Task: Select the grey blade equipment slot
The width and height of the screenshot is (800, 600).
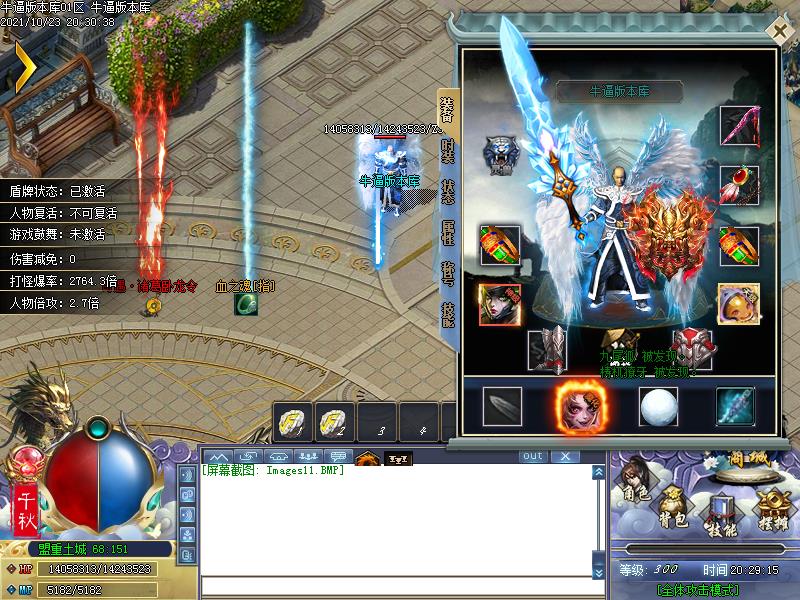Action: (502, 405)
